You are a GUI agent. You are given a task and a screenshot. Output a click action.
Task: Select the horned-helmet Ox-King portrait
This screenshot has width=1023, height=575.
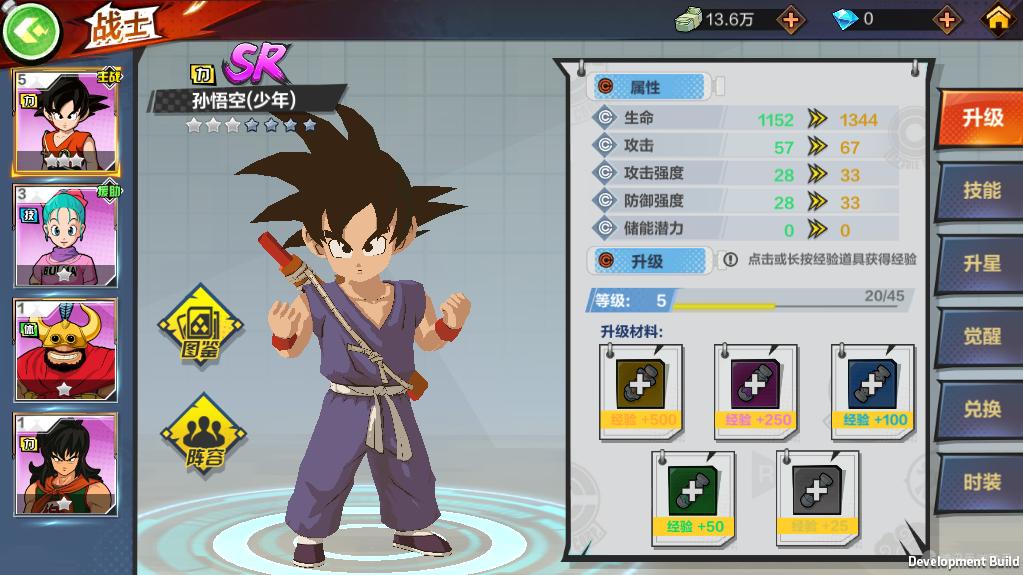pyautogui.click(x=66, y=350)
